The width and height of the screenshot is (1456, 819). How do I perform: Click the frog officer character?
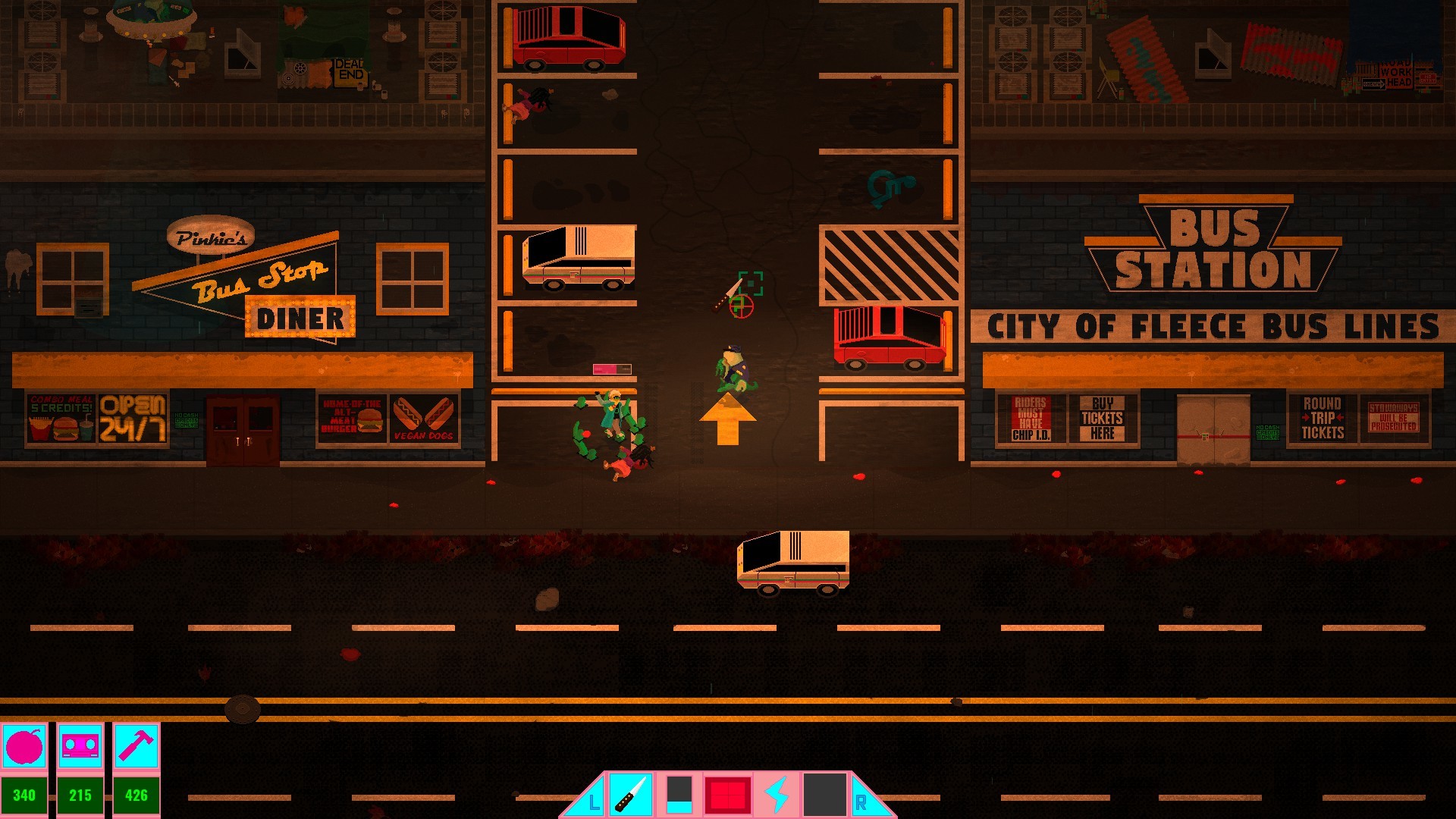(732, 368)
